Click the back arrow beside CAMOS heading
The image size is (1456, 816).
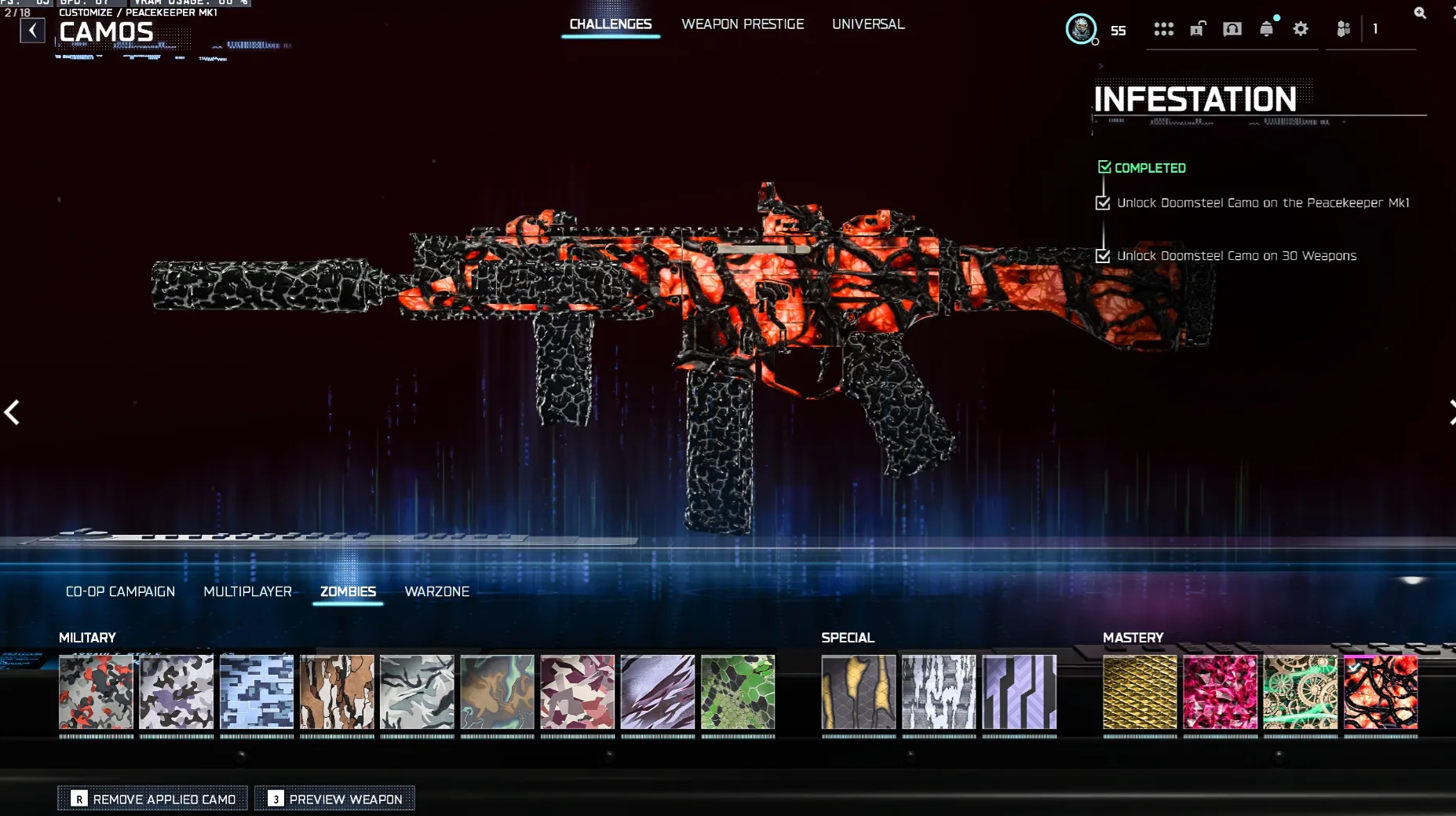[x=31, y=30]
